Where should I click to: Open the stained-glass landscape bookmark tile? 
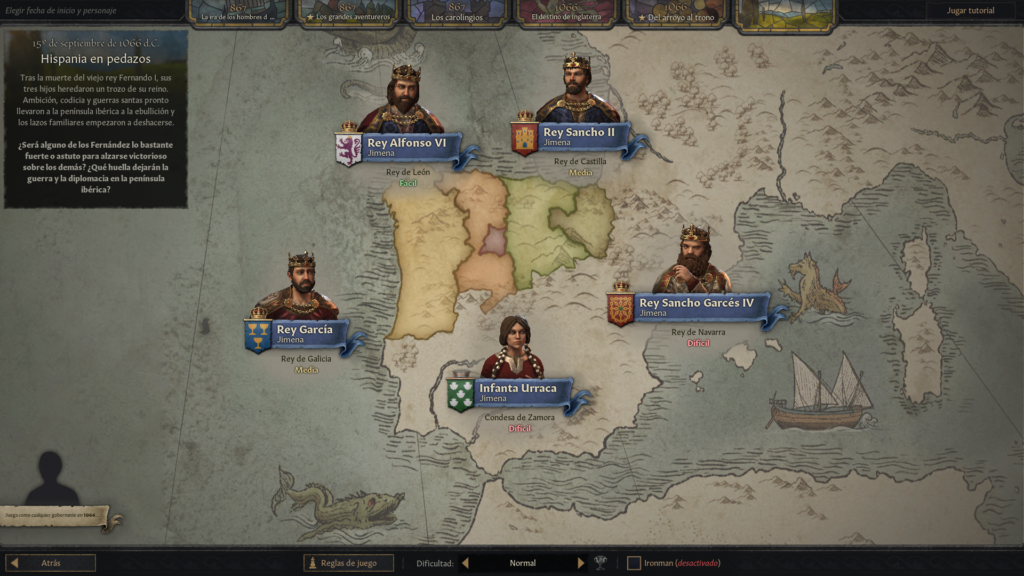tap(787, 13)
